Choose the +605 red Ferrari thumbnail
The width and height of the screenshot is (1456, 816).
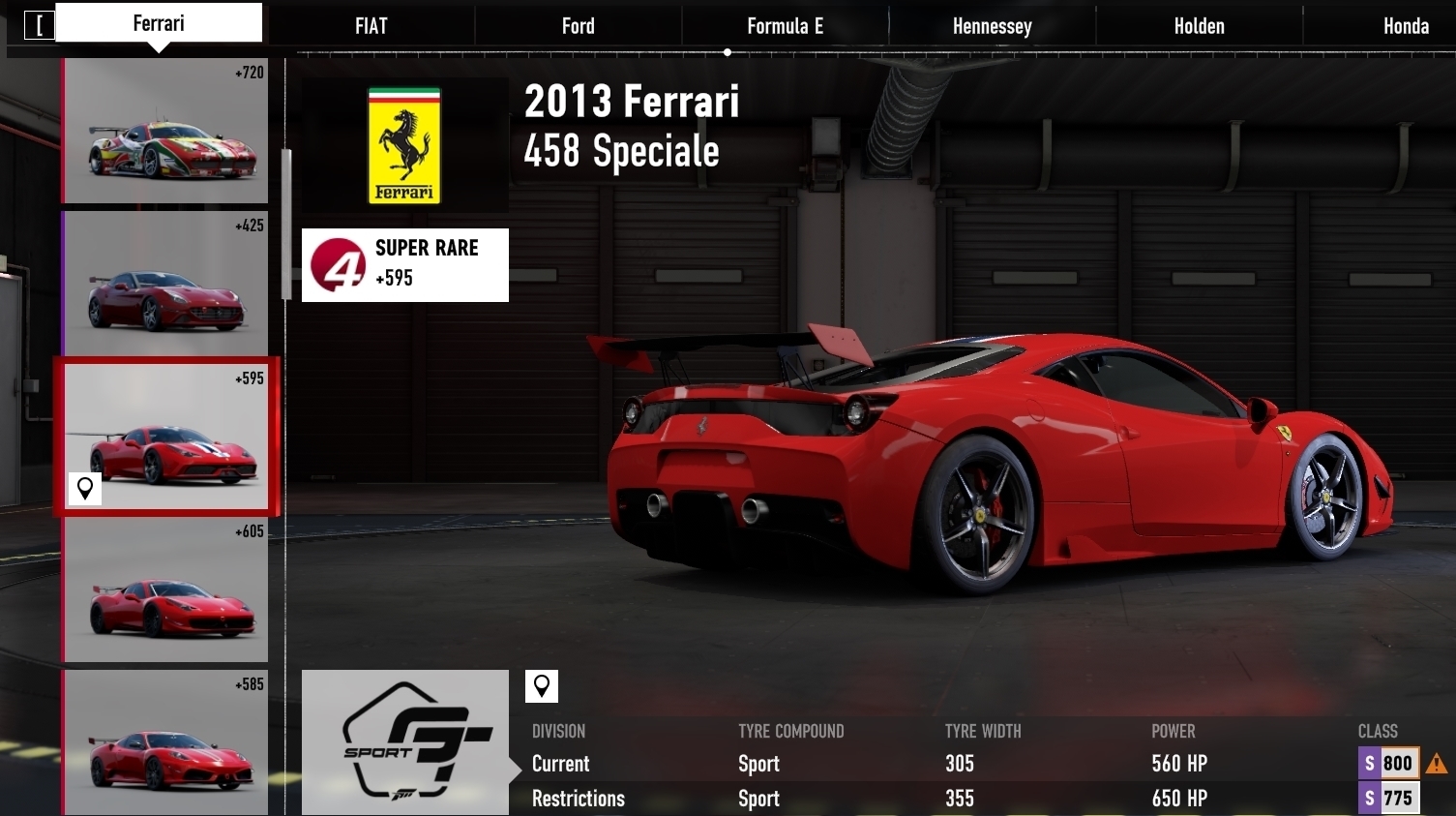(x=165, y=589)
